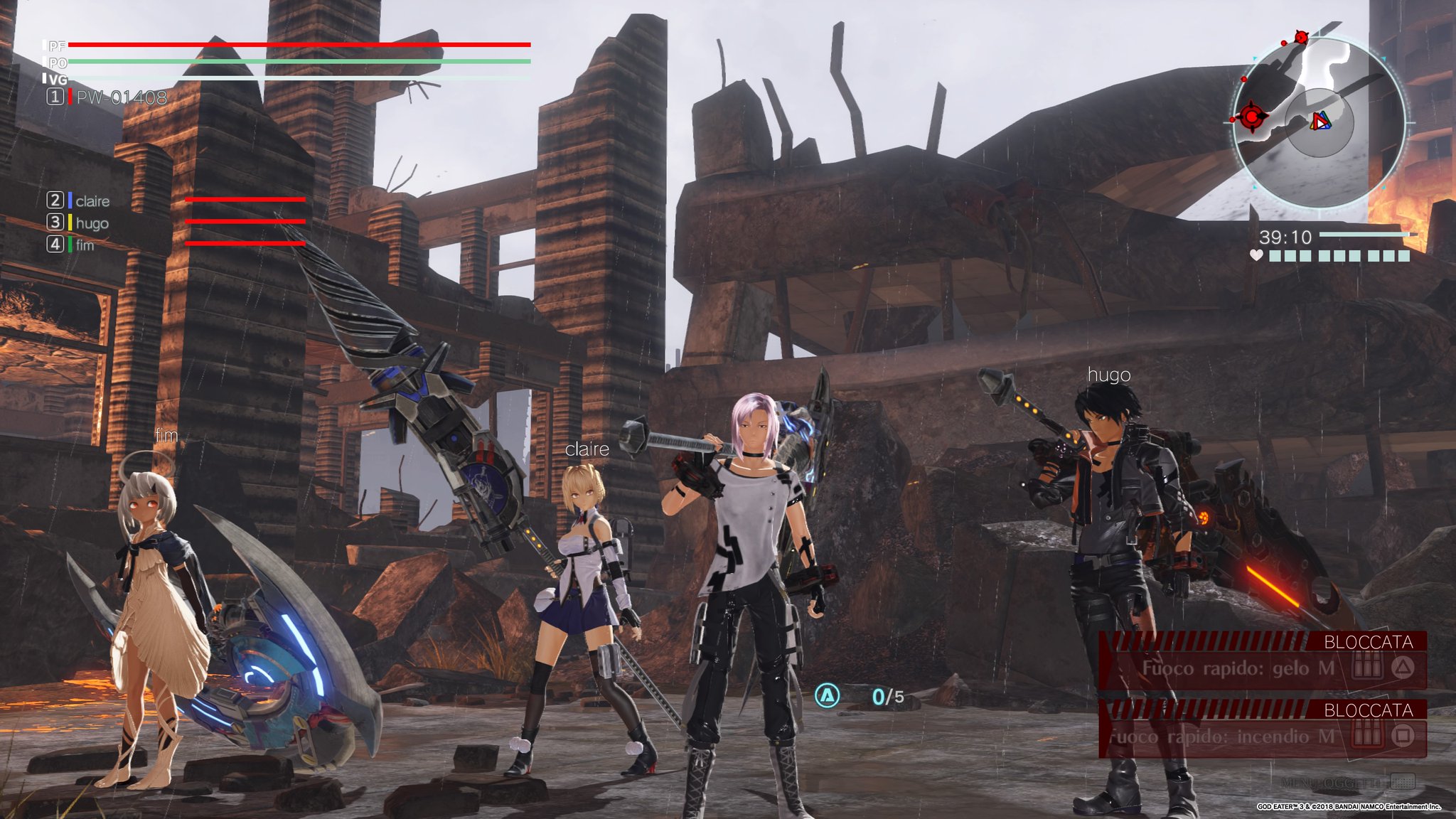Viewport: 1456px width, 819px height.
Task: Select hugo in the party list
Action: click(92, 223)
